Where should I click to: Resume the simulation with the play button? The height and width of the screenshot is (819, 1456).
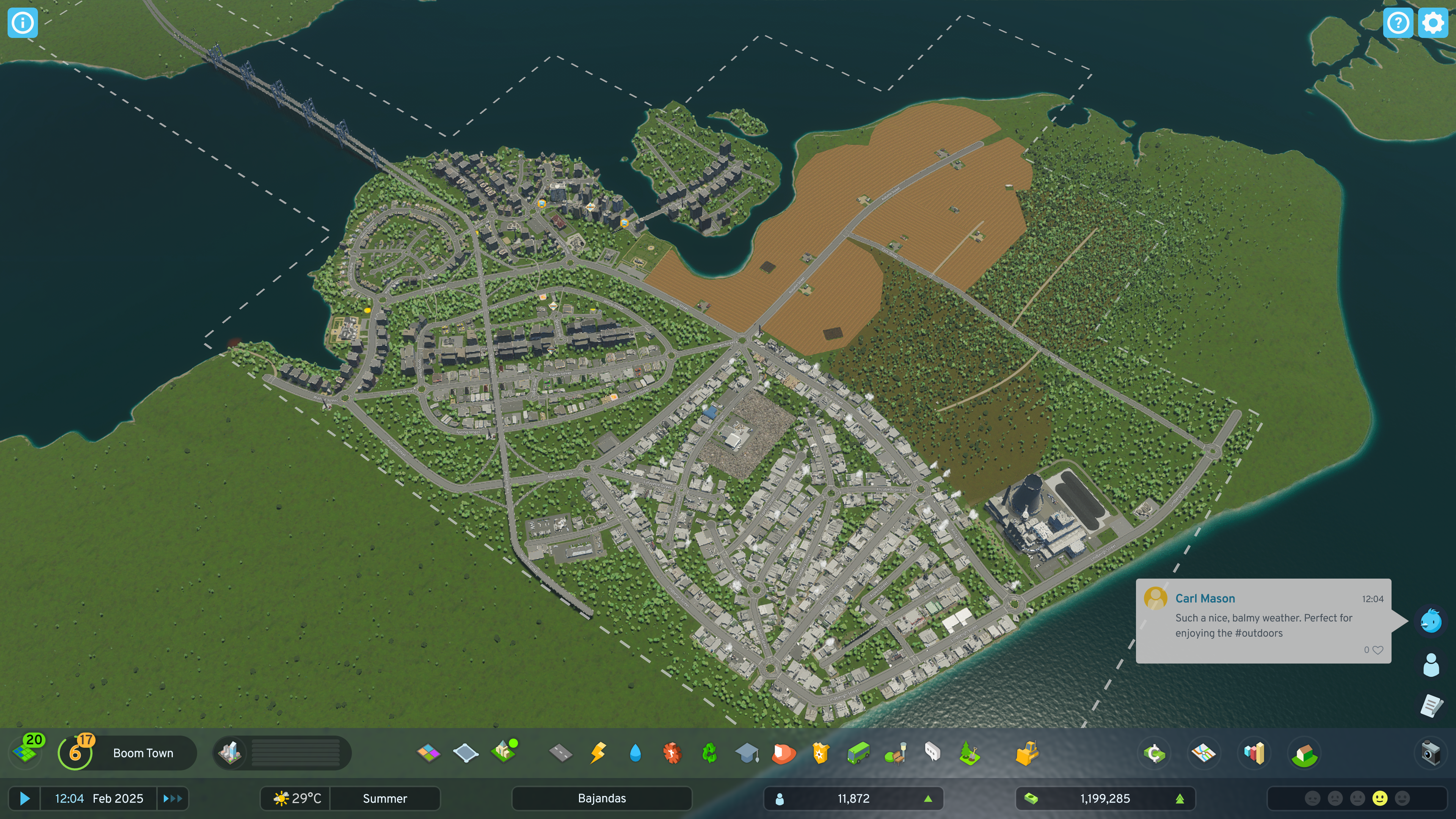[24, 798]
